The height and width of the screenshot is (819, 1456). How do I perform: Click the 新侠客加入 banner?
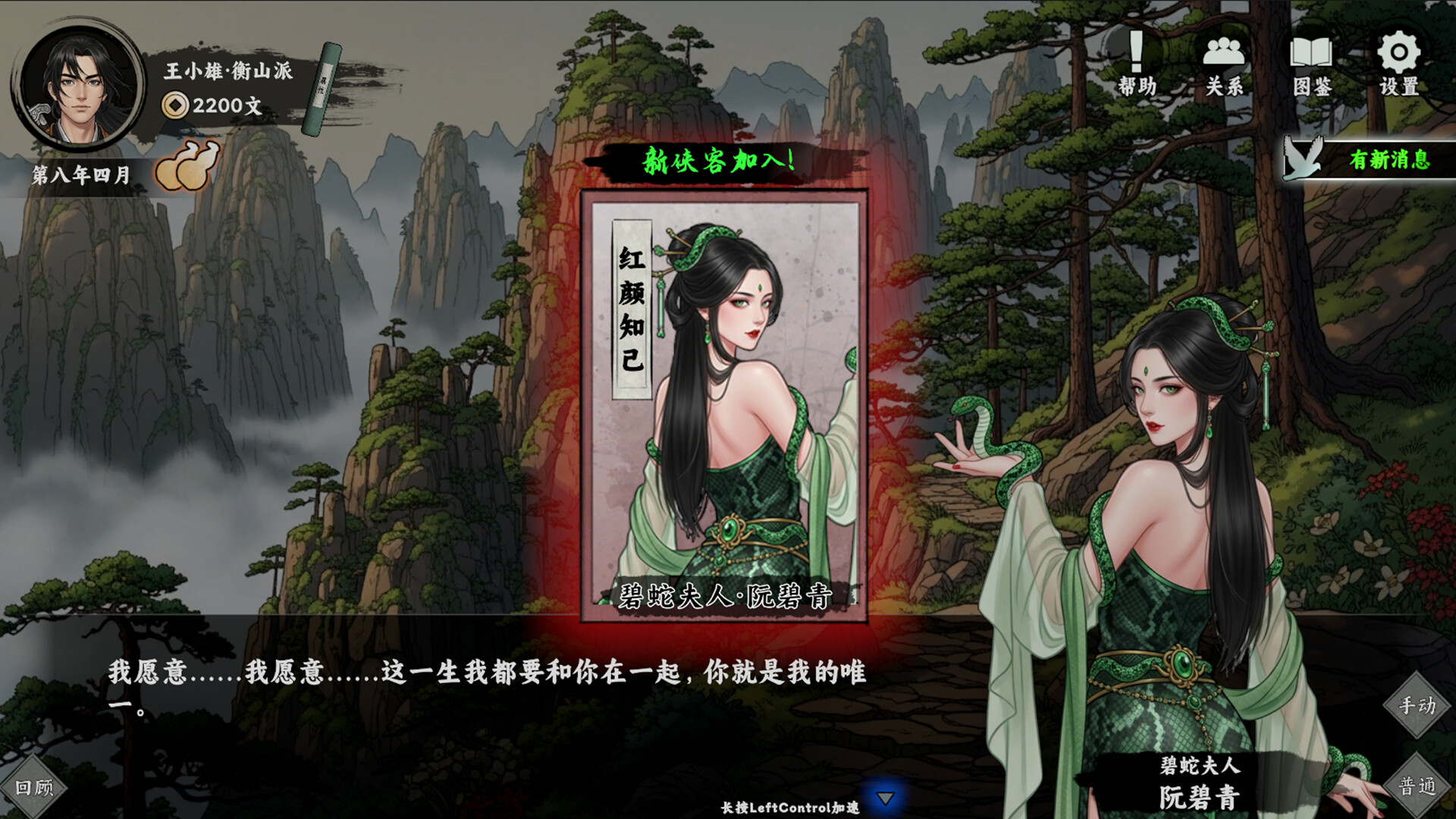click(x=719, y=160)
